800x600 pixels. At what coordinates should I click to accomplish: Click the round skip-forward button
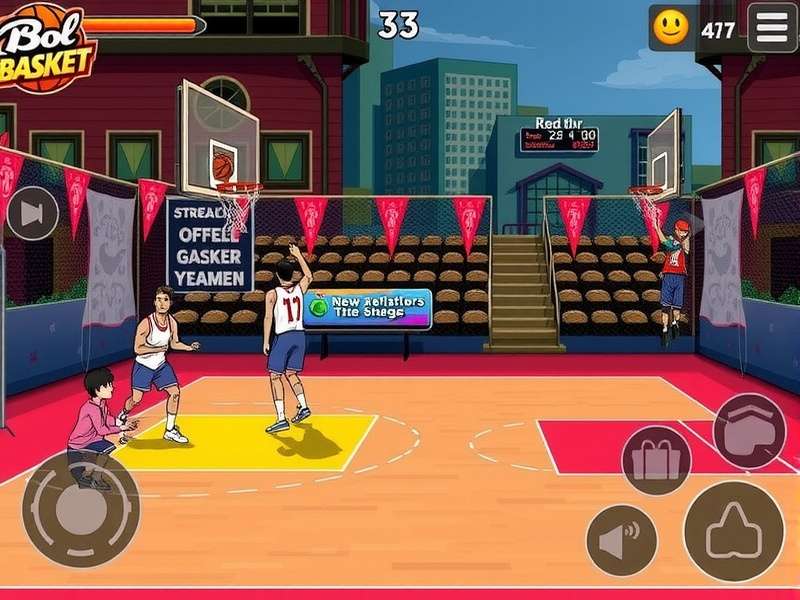tap(32, 213)
